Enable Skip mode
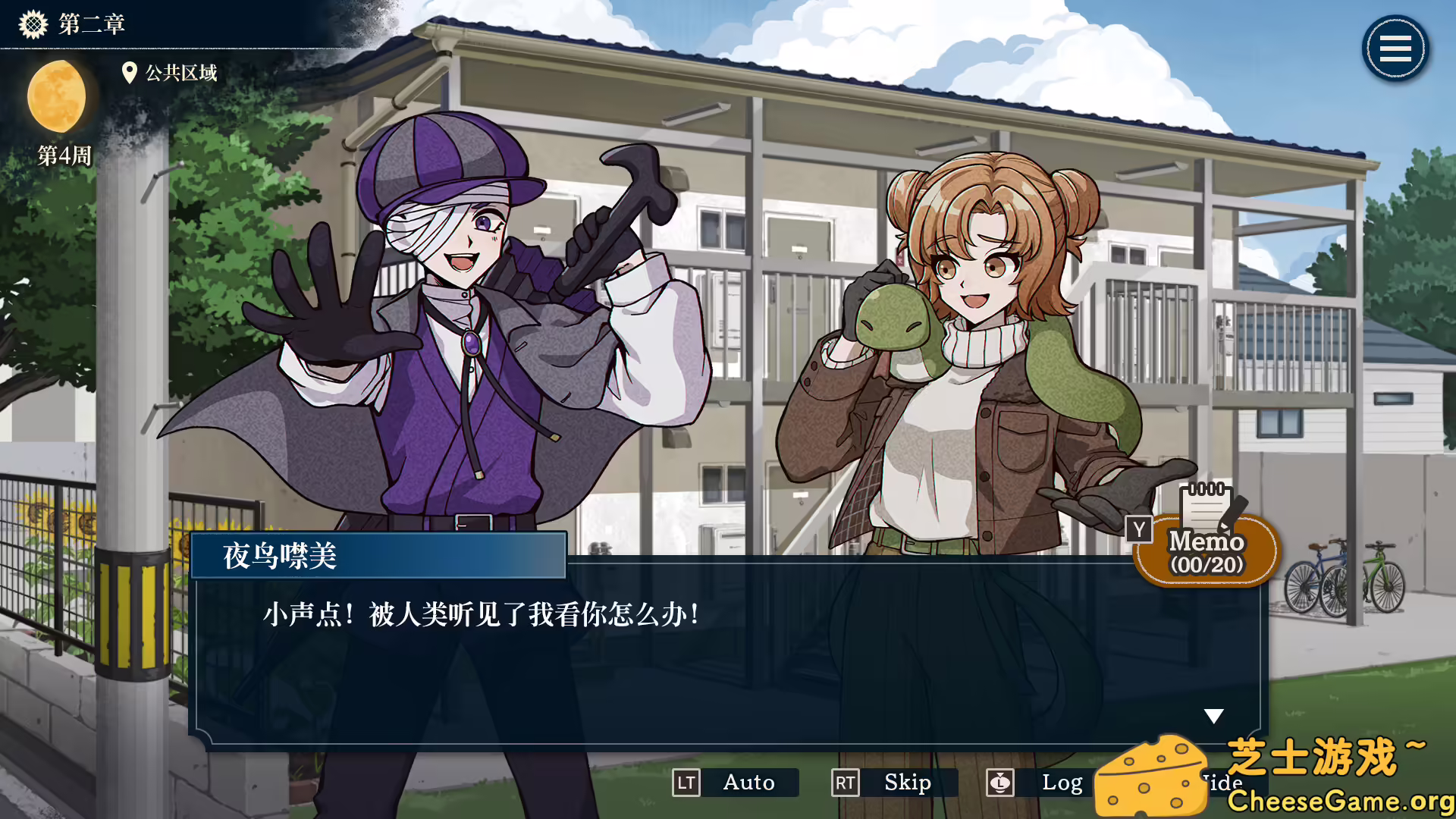Screen dimensions: 1456x819 907,783
